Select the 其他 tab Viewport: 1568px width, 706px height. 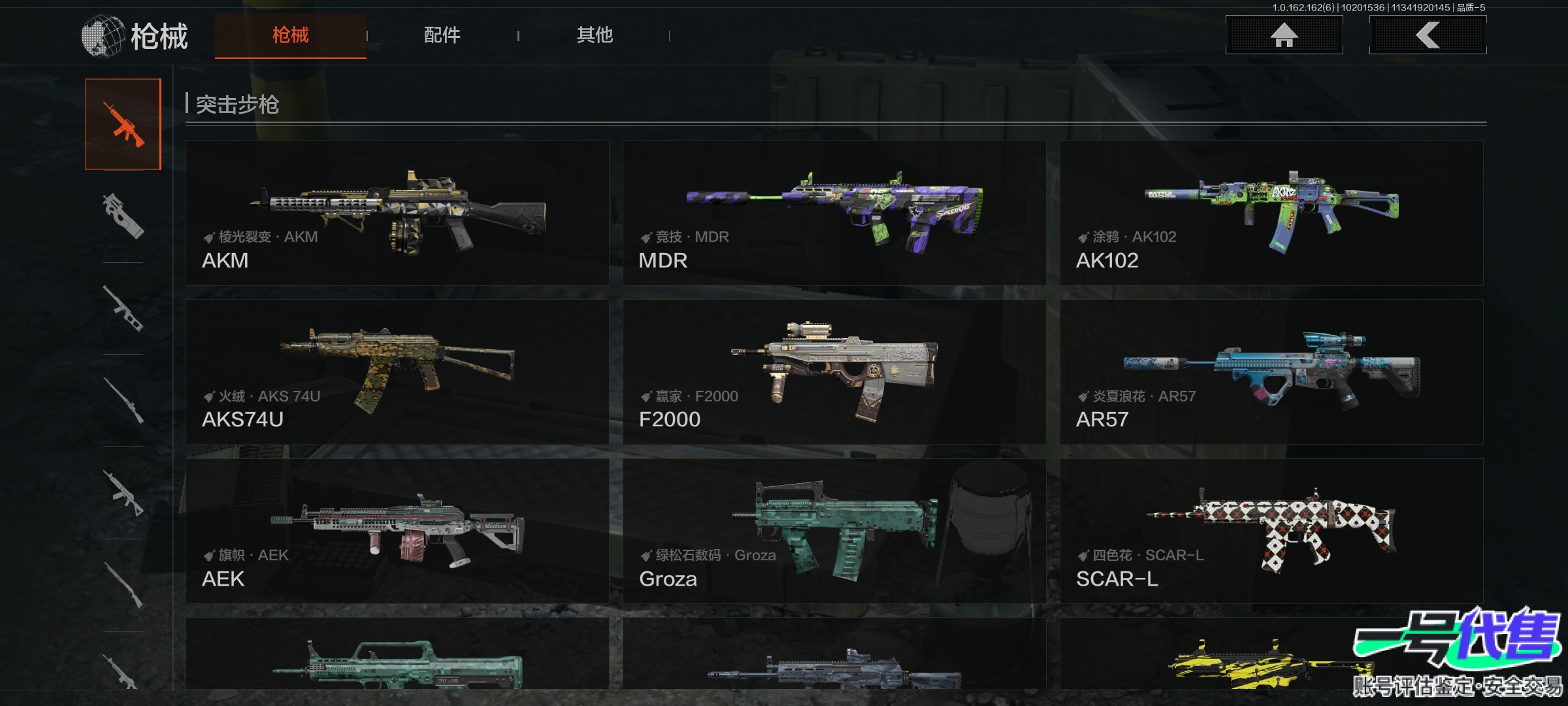click(595, 35)
